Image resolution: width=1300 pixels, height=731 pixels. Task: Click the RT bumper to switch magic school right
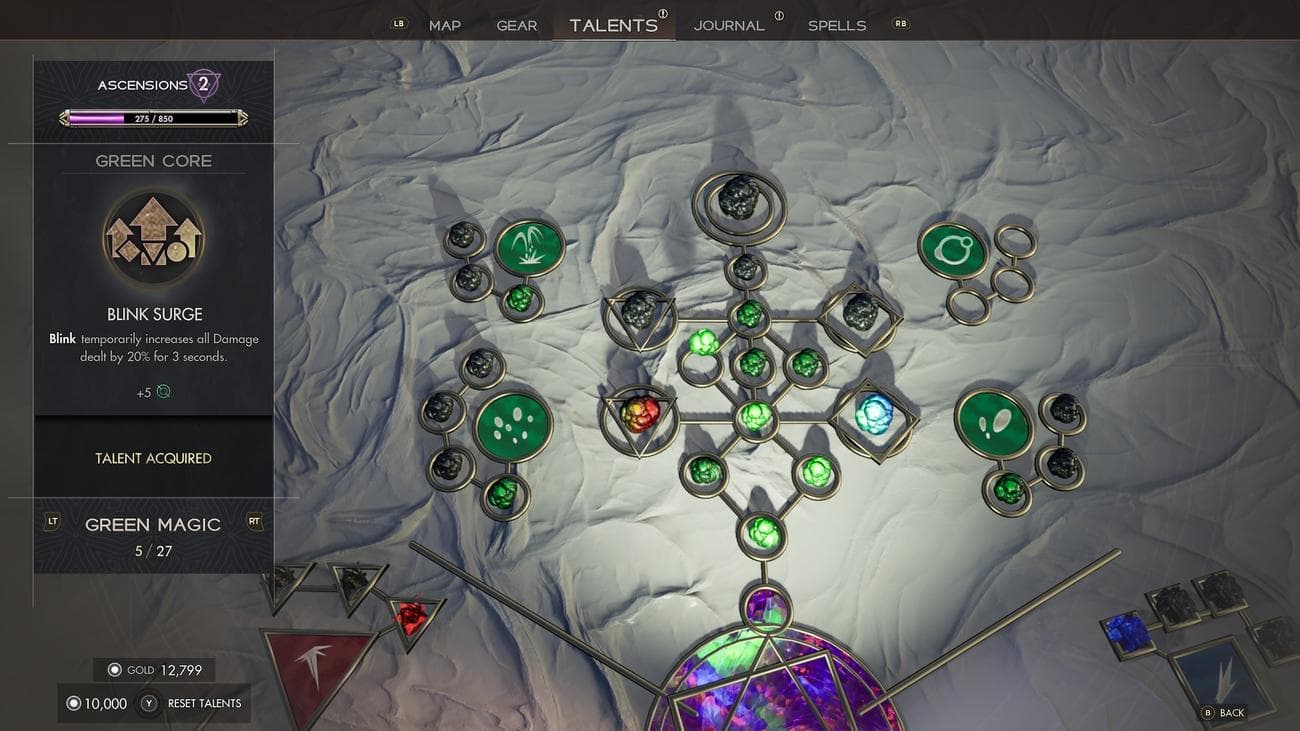click(x=254, y=521)
